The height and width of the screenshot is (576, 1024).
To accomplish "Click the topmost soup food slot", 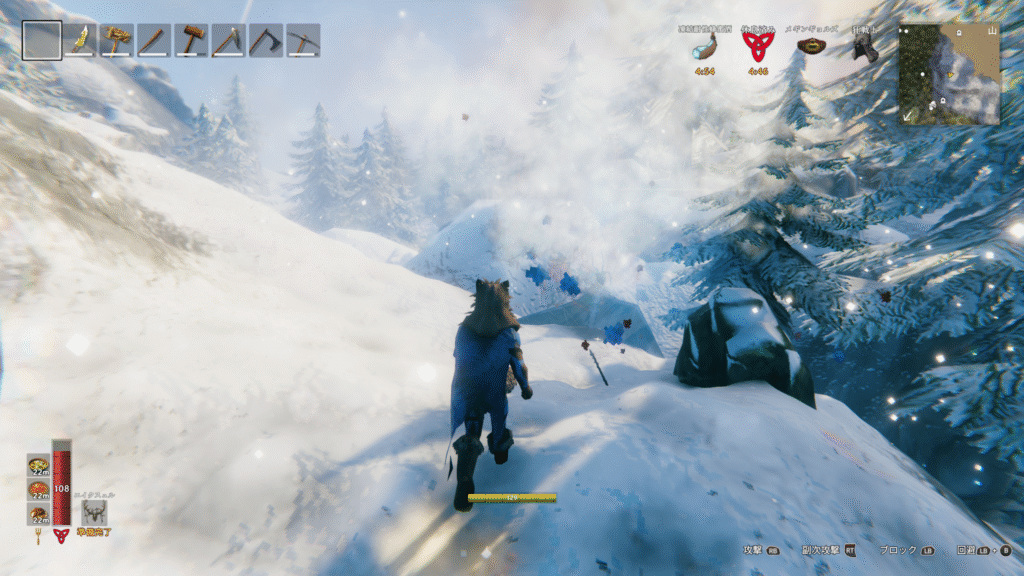I will point(38,466).
